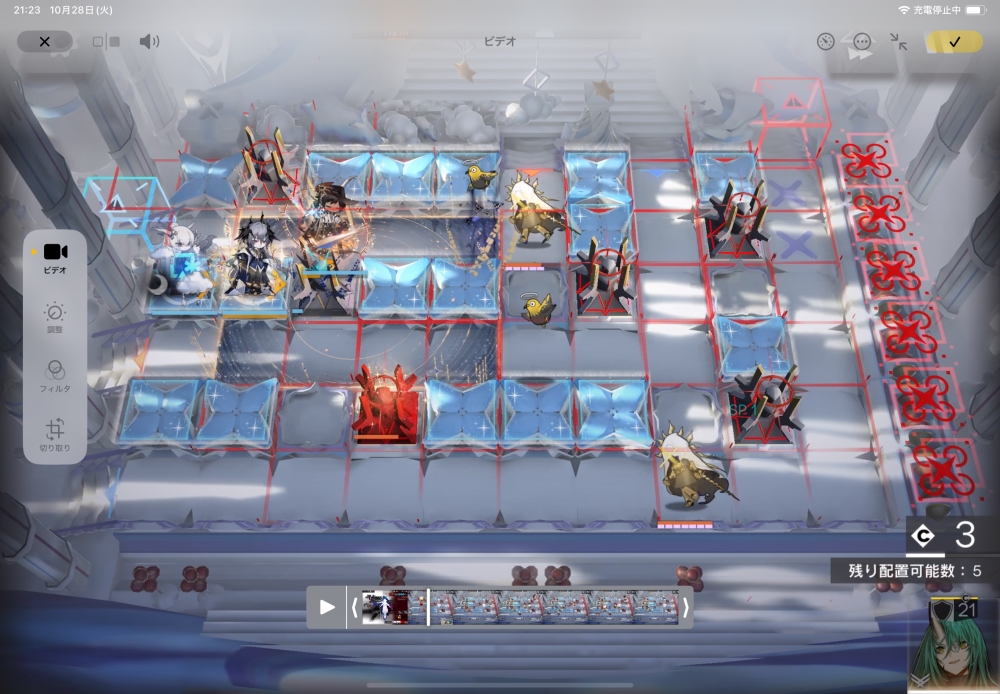Tap the right trim handle of the filmstrip
The image size is (1000, 694).
coord(686,607)
